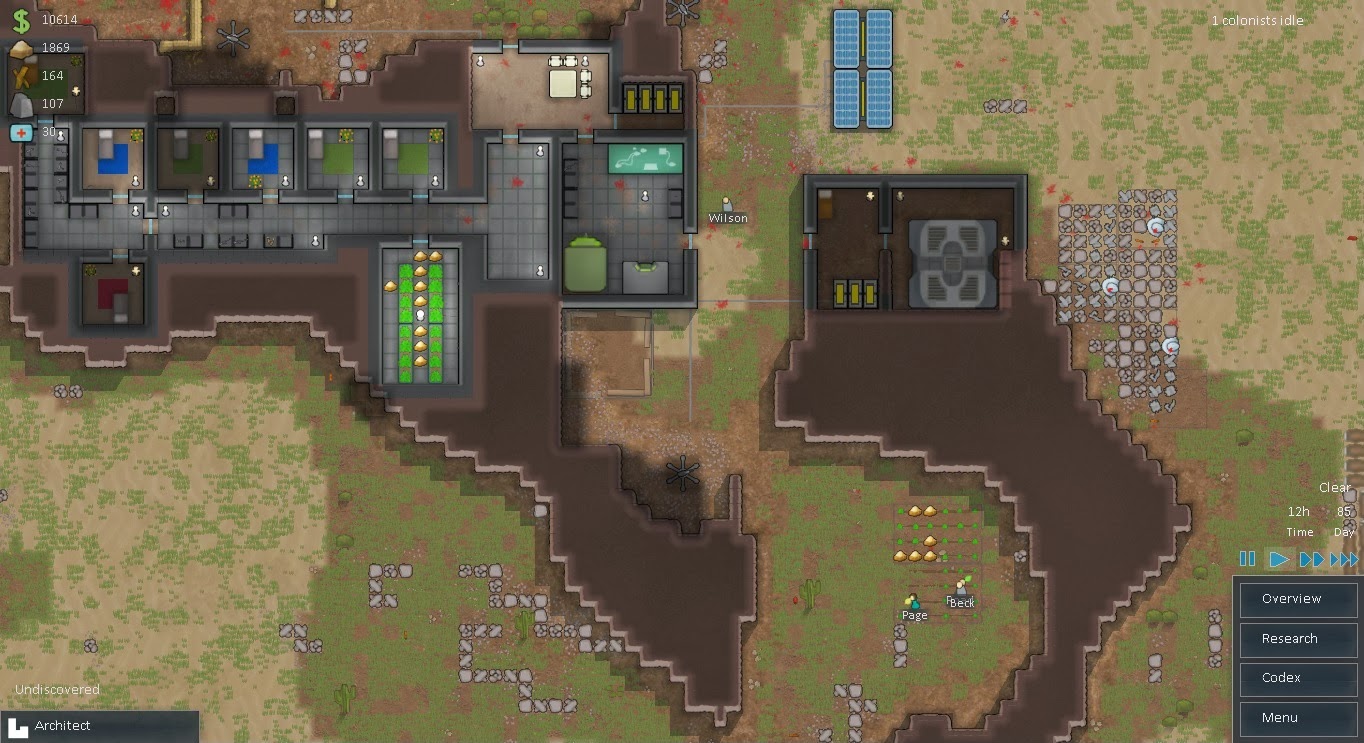Viewport: 1364px width, 743px height.
Task: Click the crossed wood logs resource icon
Action: (22, 75)
